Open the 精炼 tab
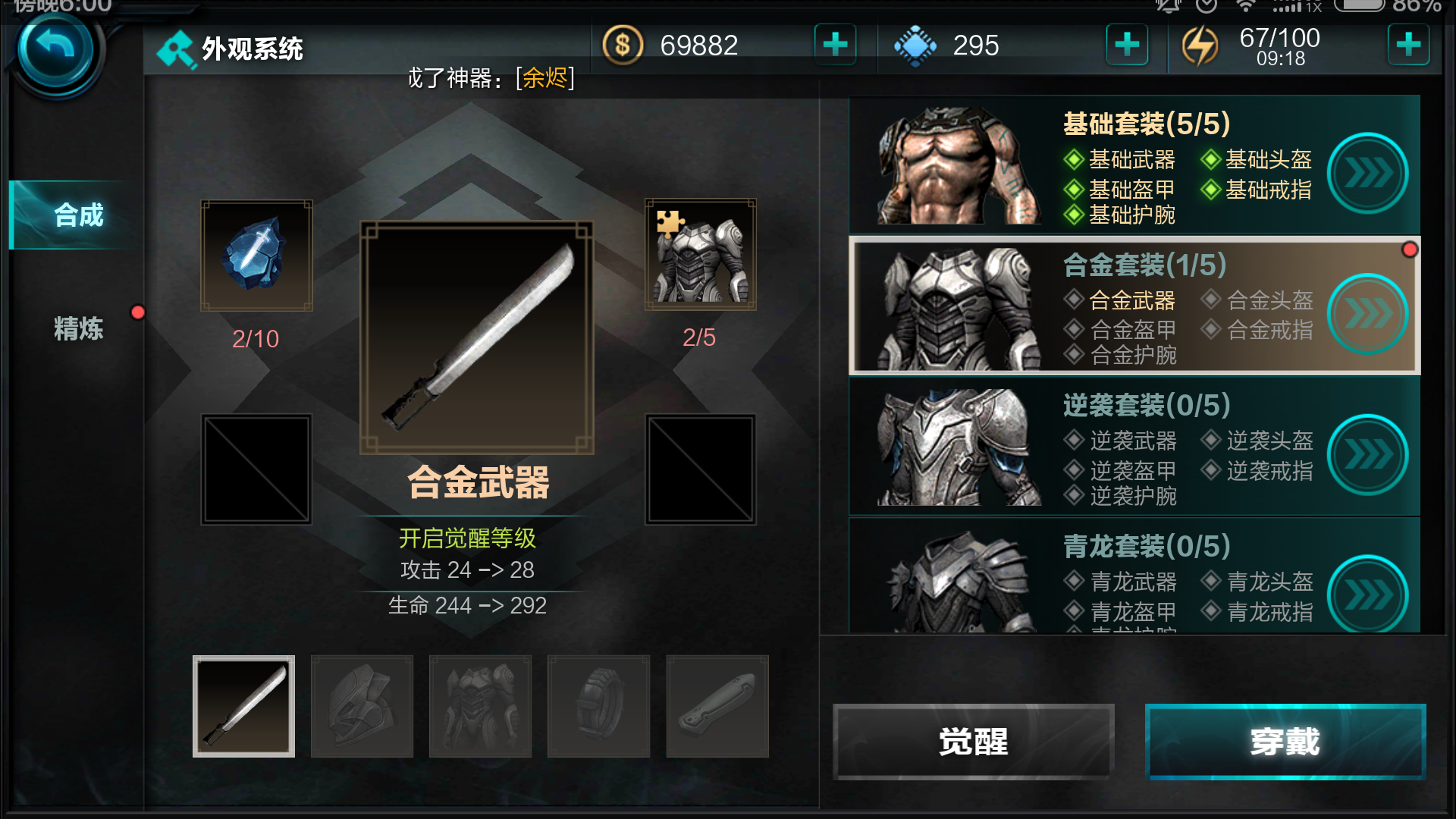 [77, 328]
